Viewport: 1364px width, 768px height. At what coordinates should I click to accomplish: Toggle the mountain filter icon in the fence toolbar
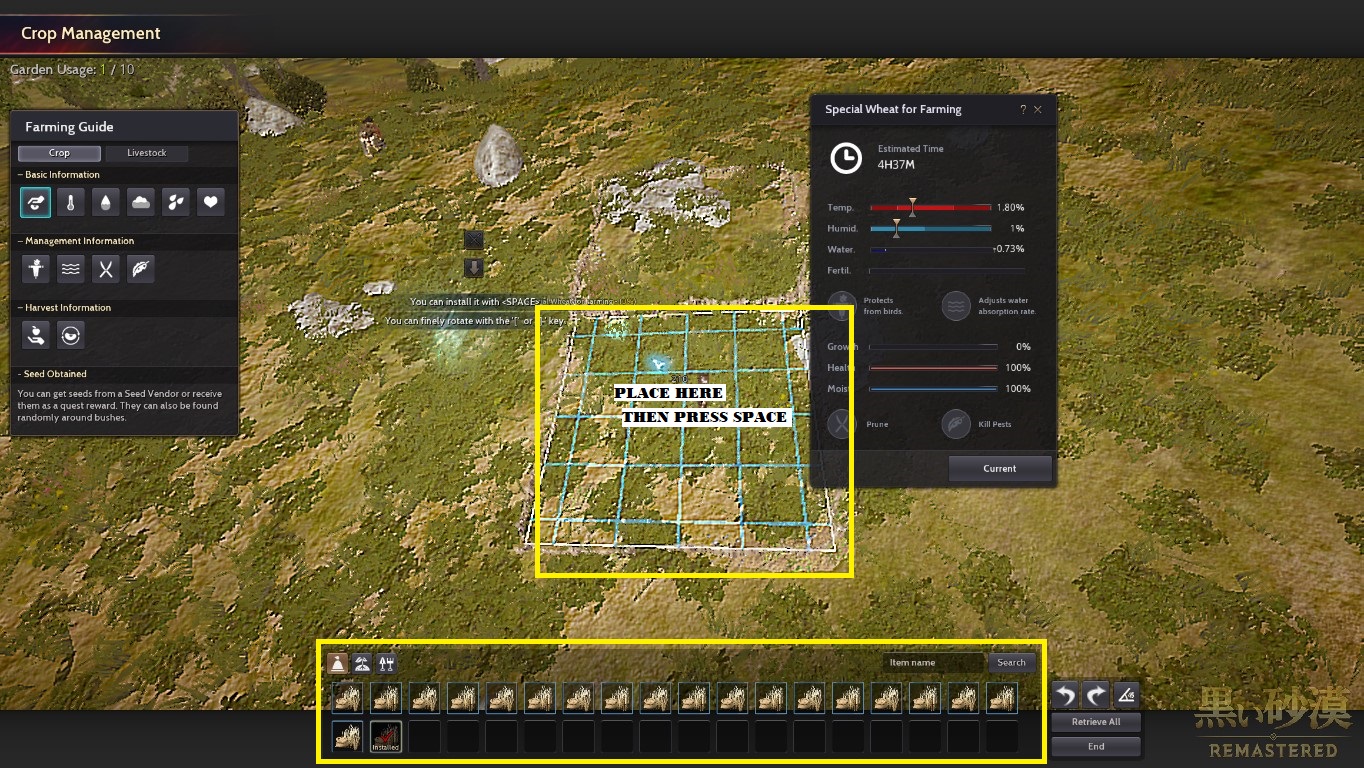coord(363,662)
